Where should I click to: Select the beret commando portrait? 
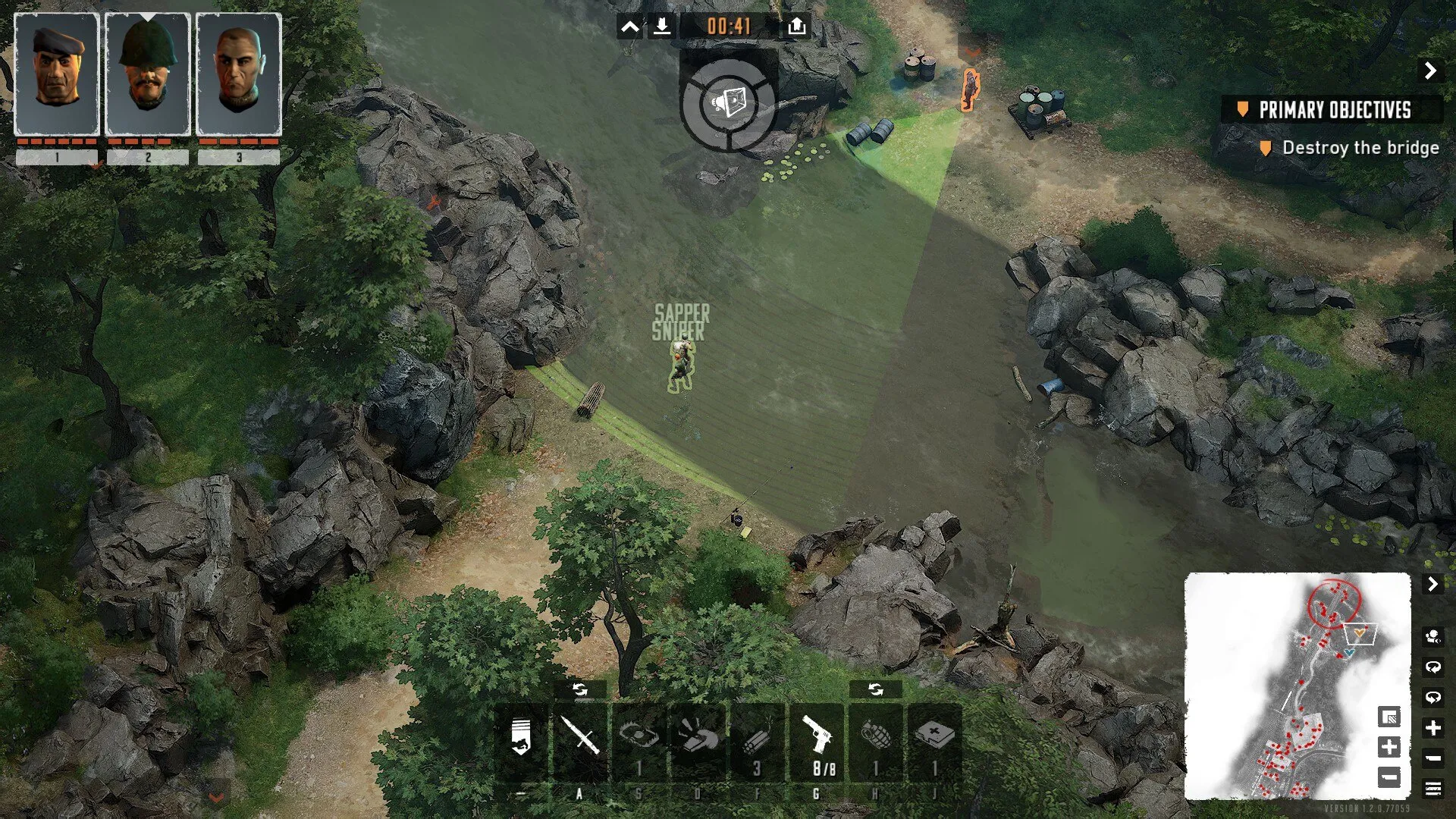click(x=57, y=74)
